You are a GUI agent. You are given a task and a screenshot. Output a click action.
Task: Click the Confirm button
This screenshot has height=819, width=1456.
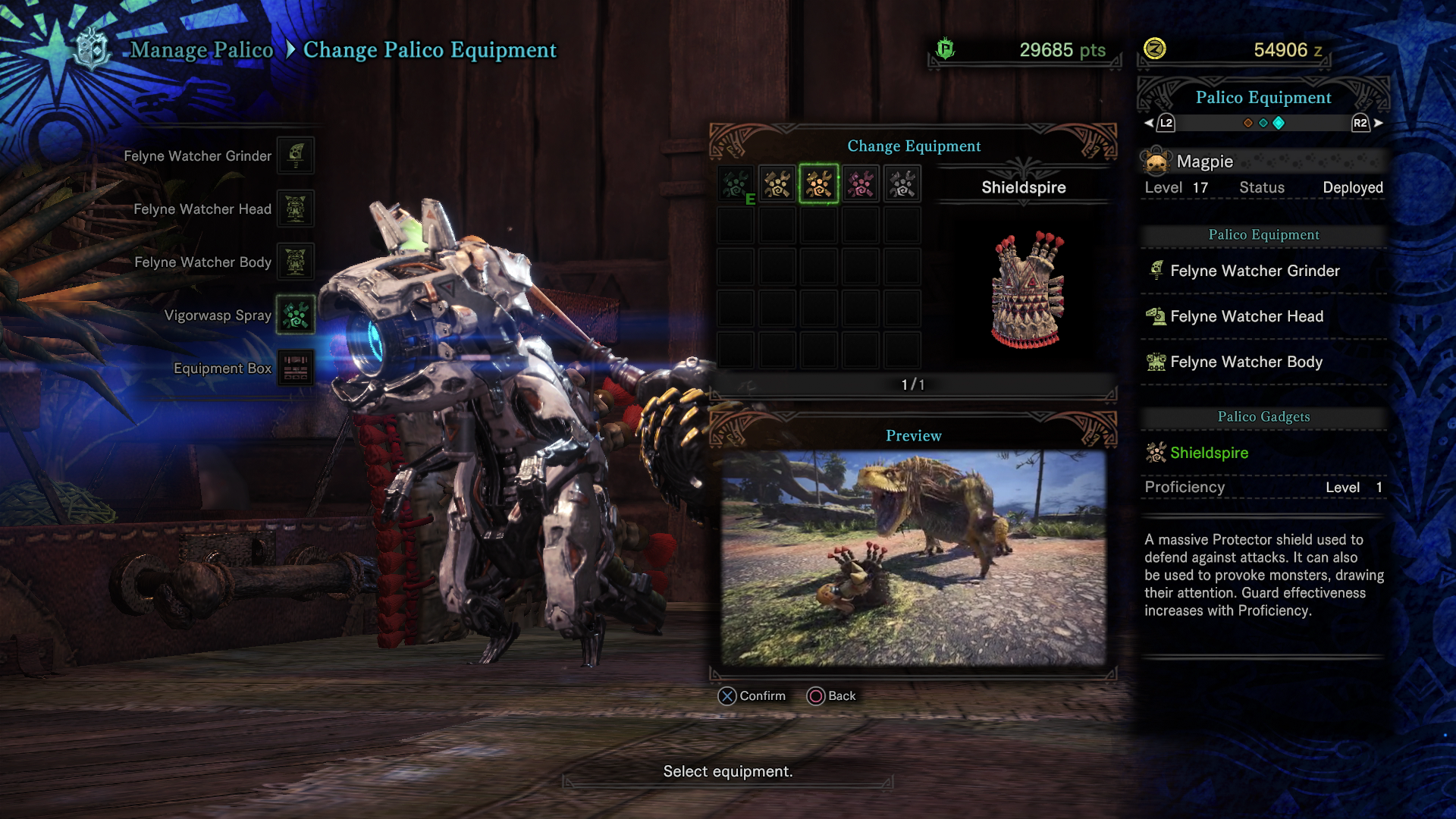(x=752, y=695)
